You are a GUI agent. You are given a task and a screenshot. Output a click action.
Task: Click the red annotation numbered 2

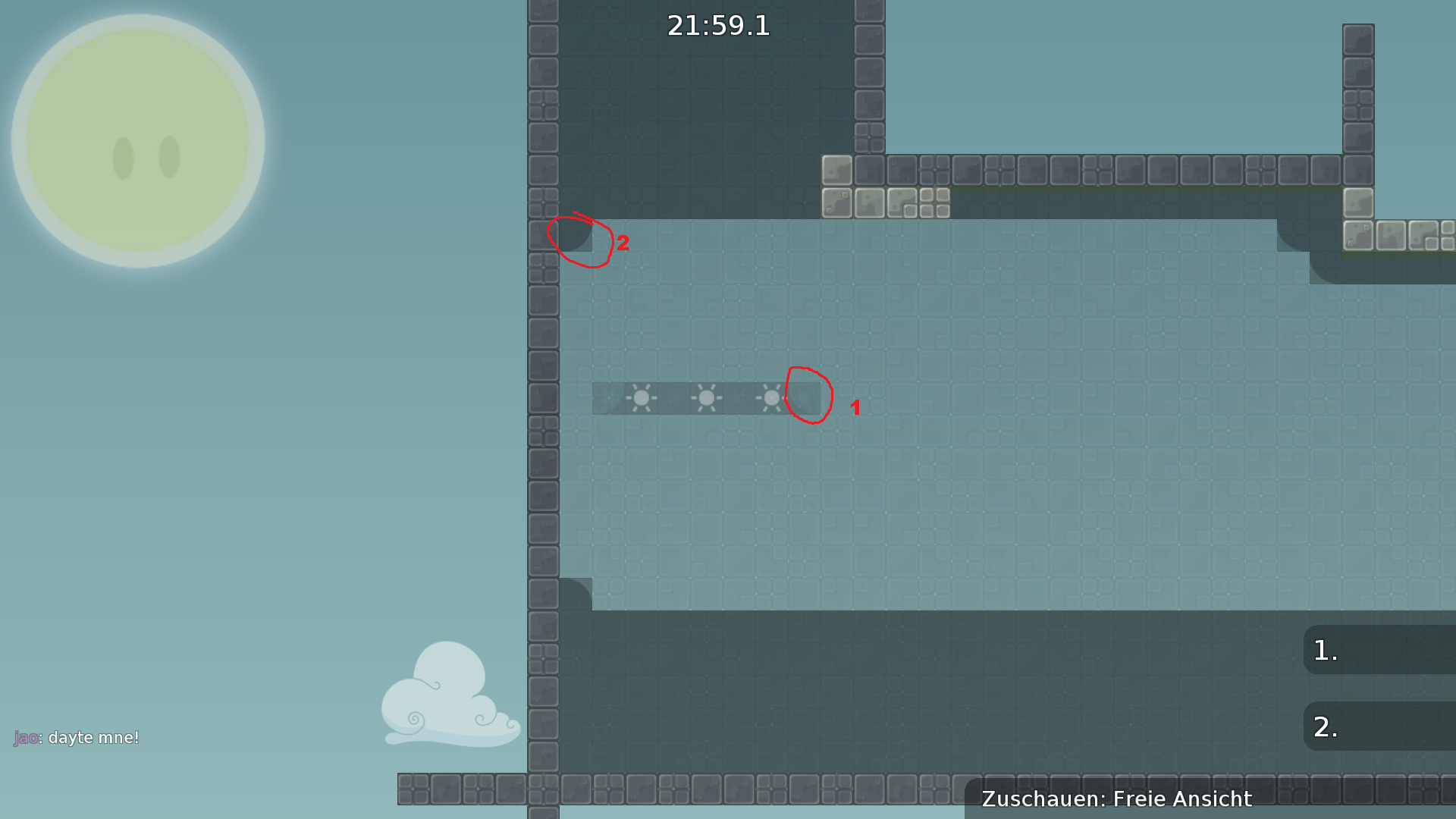(624, 243)
